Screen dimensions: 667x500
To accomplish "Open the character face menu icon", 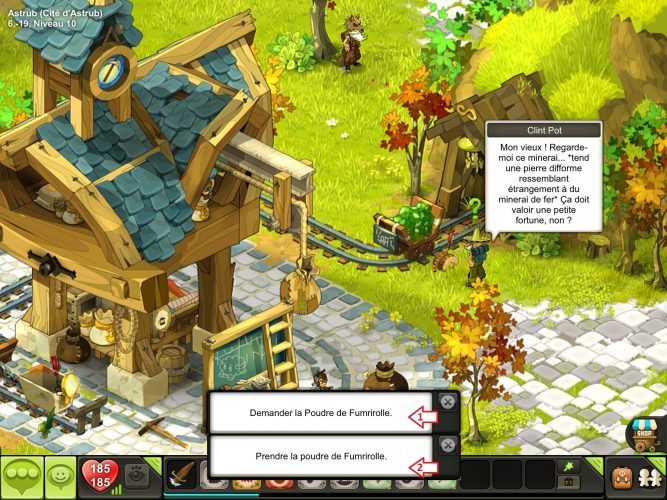I will [x=624, y=476].
